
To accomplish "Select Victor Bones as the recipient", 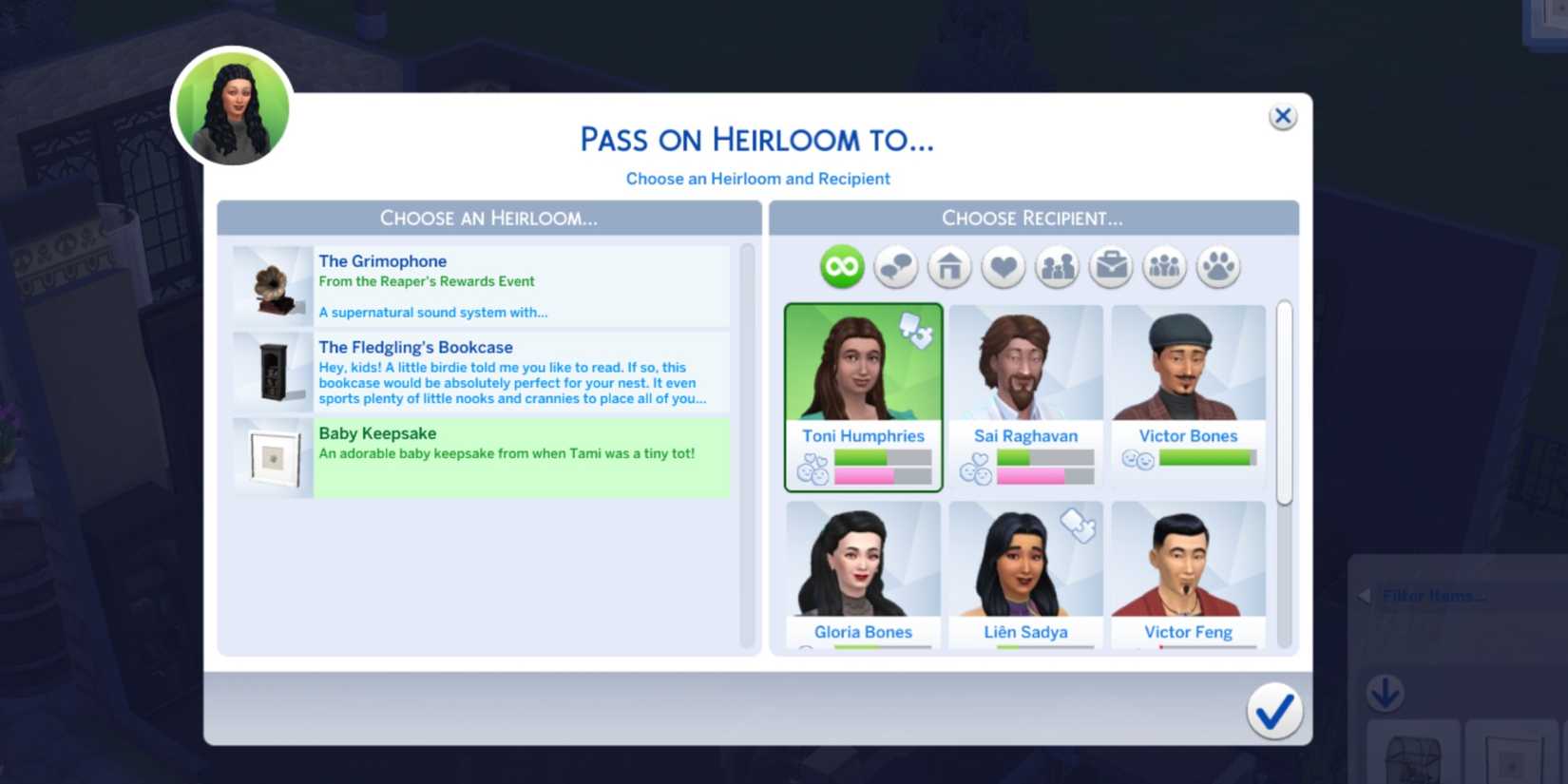I will (x=1188, y=380).
